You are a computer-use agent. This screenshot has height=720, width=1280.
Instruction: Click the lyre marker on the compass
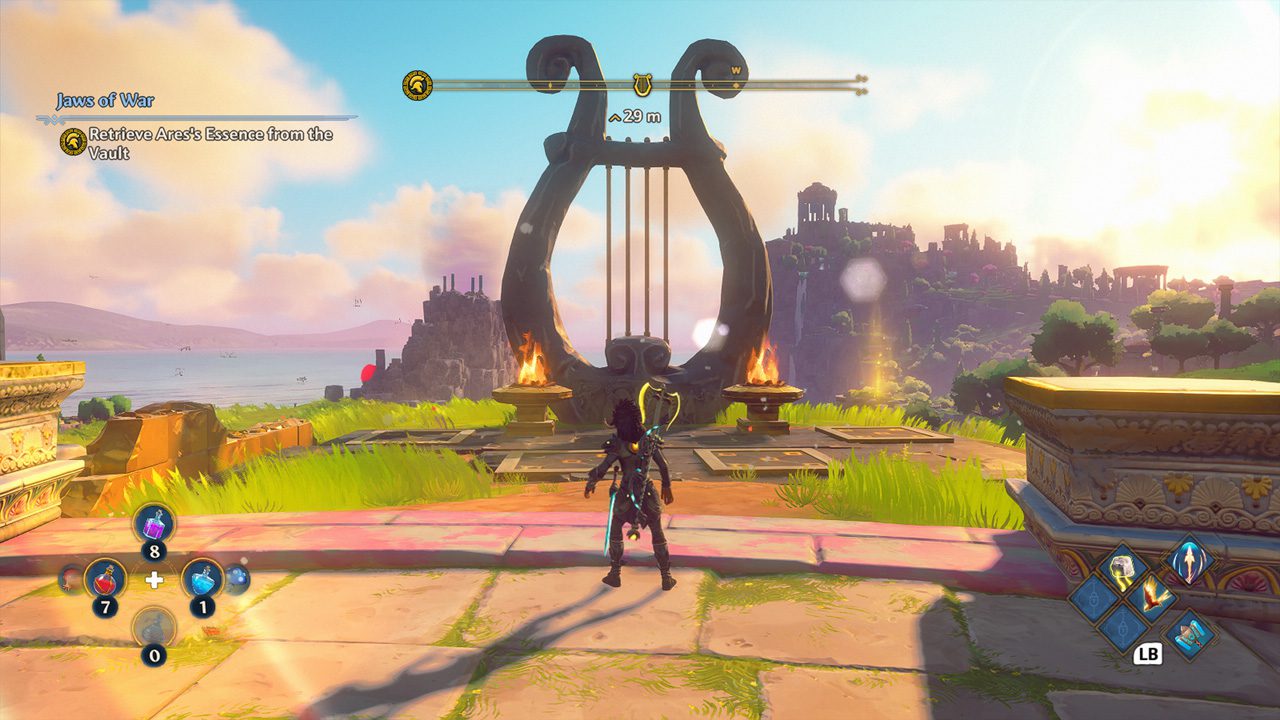(x=642, y=86)
